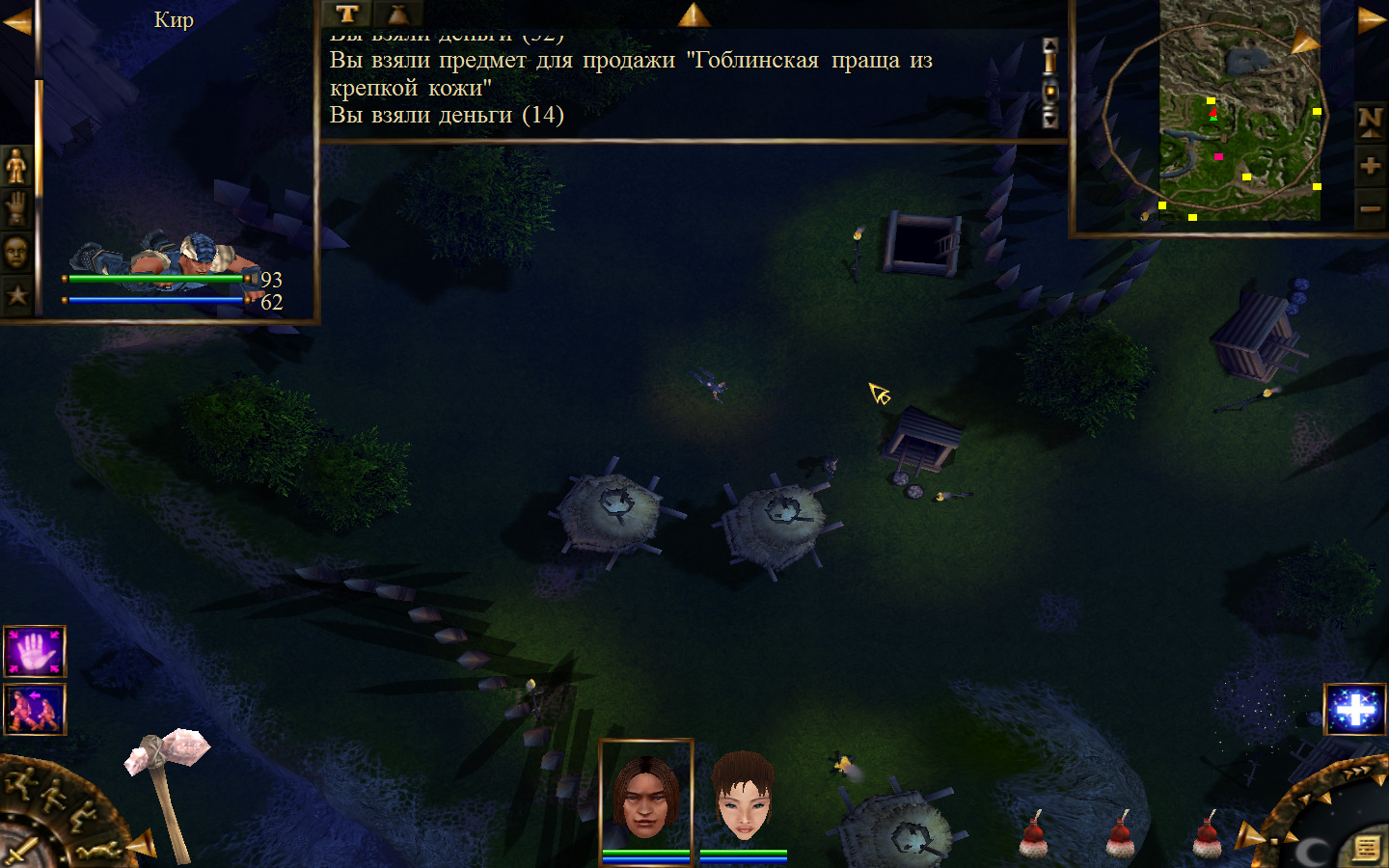Open the golden body figure tab
1389x868 pixels.
pyautogui.click(x=16, y=166)
